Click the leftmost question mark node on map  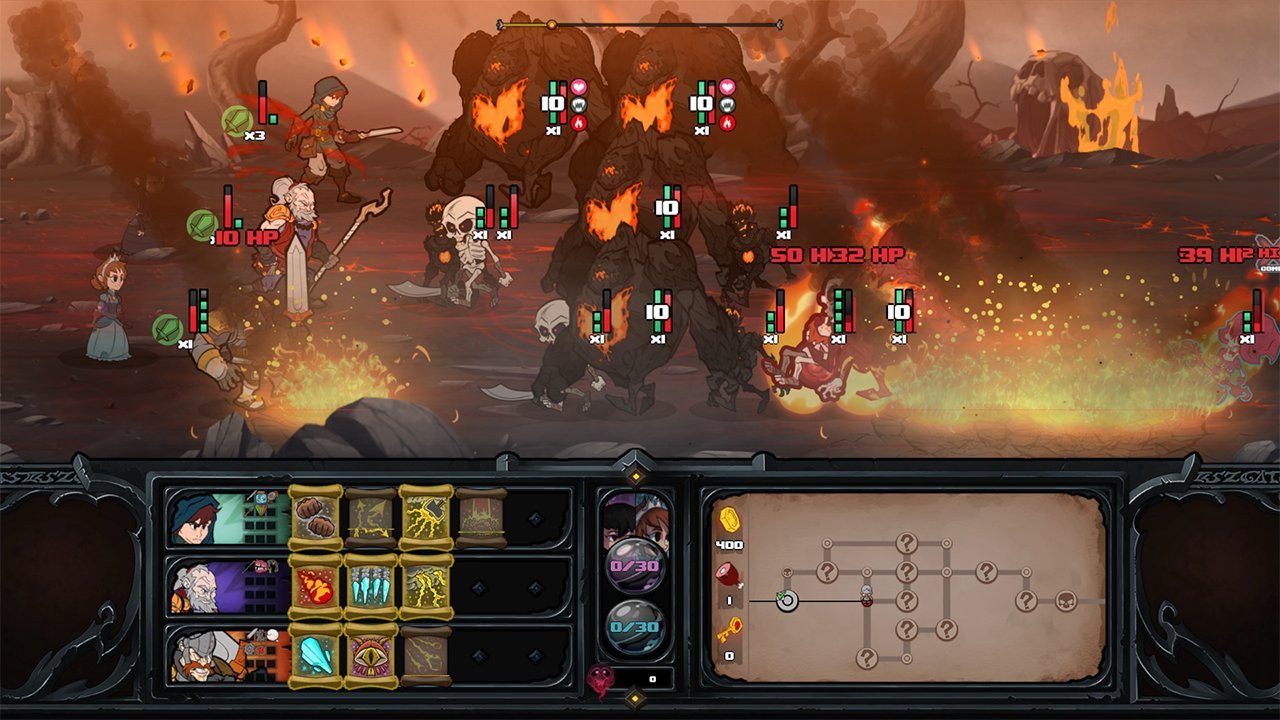click(827, 572)
